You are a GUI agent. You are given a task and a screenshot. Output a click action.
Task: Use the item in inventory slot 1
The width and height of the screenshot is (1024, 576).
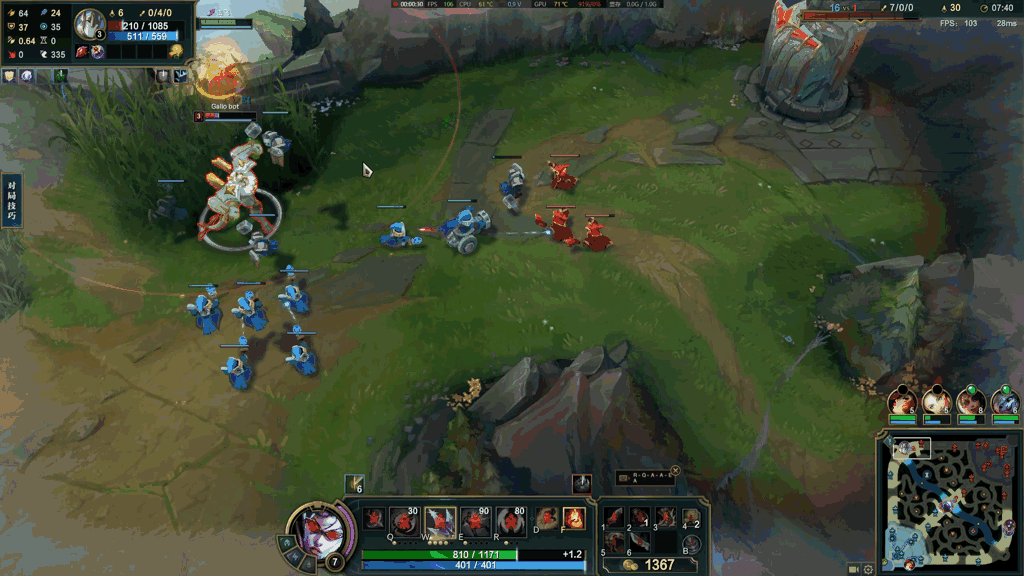click(x=613, y=518)
